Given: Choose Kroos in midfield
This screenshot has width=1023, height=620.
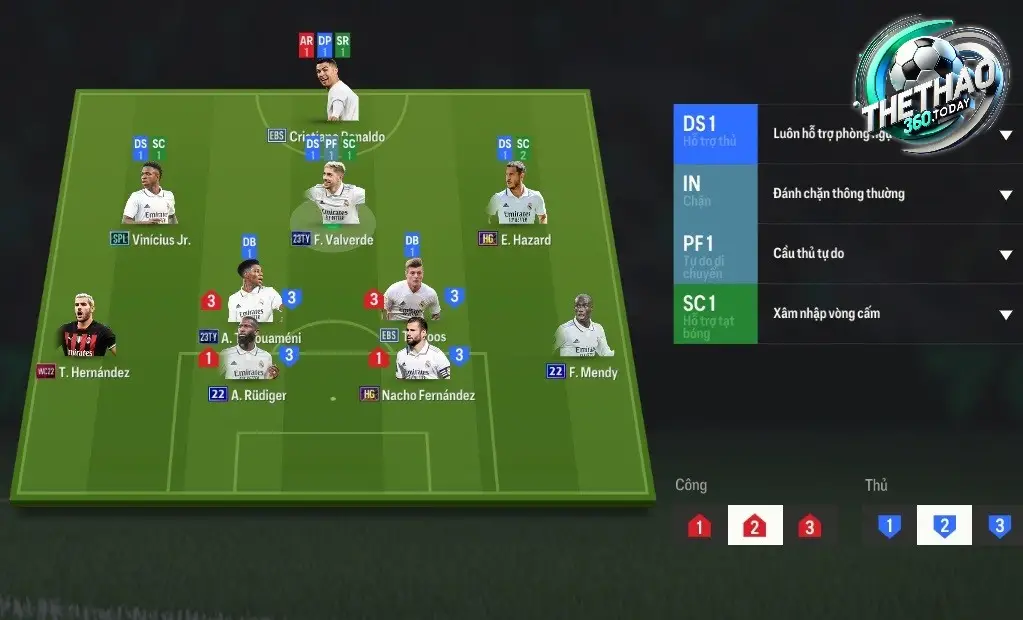Looking at the screenshot, I should (x=411, y=294).
